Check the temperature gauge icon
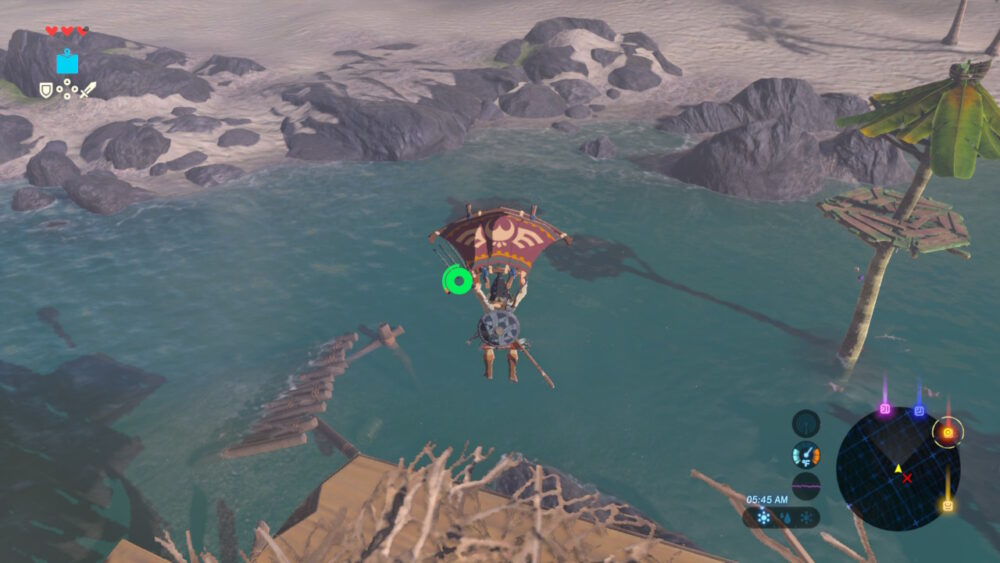Image resolution: width=1000 pixels, height=563 pixels. pyautogui.click(x=806, y=455)
